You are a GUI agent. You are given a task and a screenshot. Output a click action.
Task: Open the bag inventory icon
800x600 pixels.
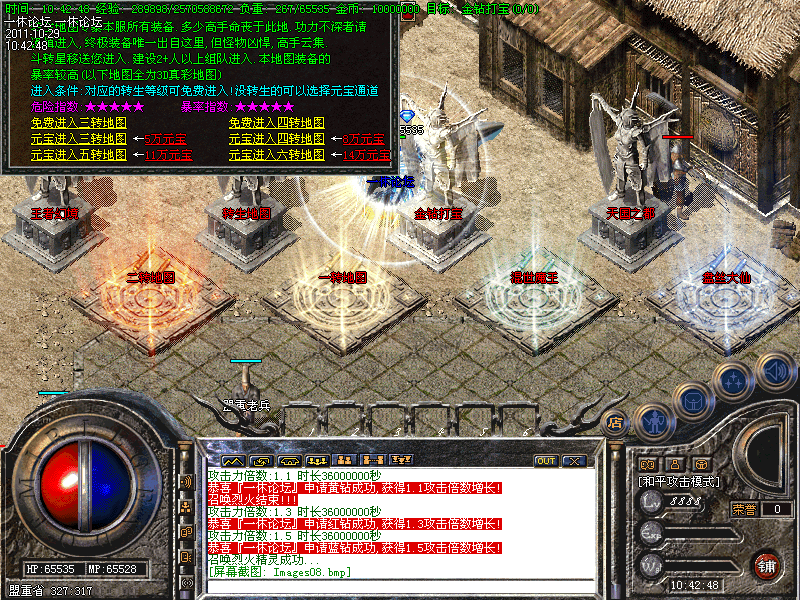tap(692, 400)
